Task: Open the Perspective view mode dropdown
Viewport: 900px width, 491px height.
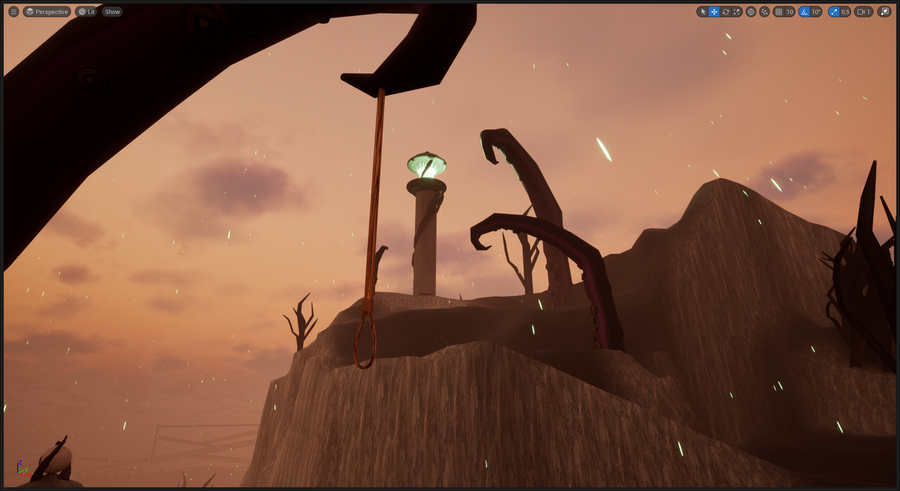Action: 47,12
